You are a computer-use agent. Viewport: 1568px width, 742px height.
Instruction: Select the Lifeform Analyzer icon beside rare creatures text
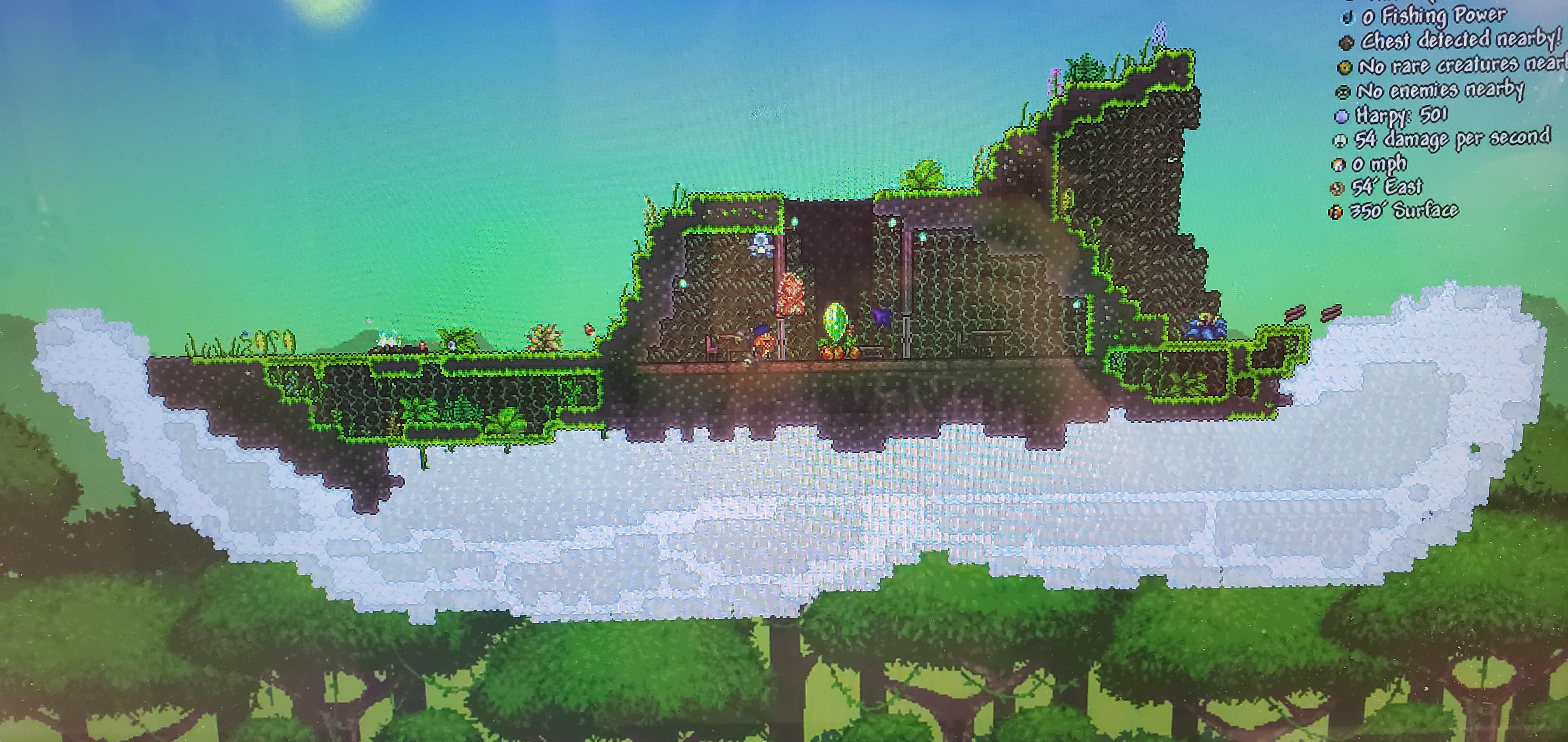pyautogui.click(x=1345, y=67)
